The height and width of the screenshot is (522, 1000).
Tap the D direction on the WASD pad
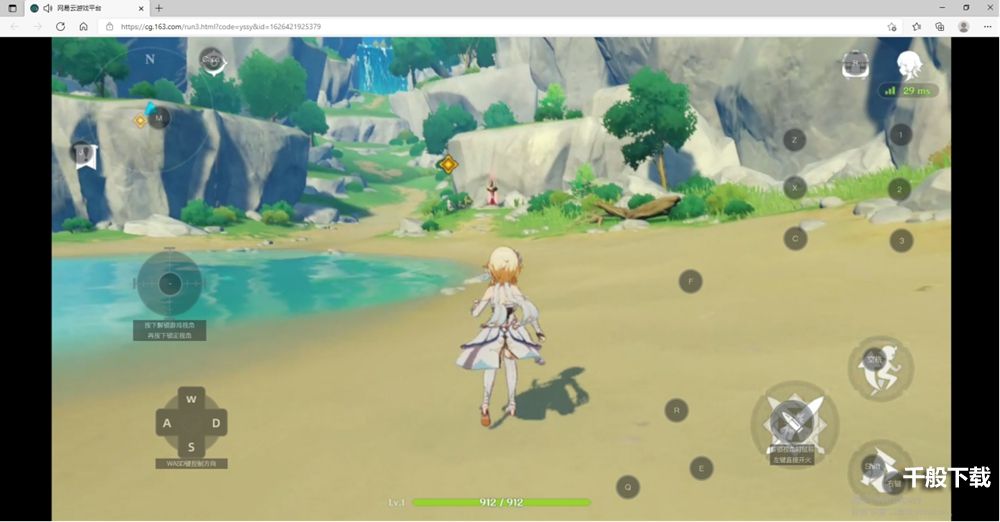click(215, 423)
